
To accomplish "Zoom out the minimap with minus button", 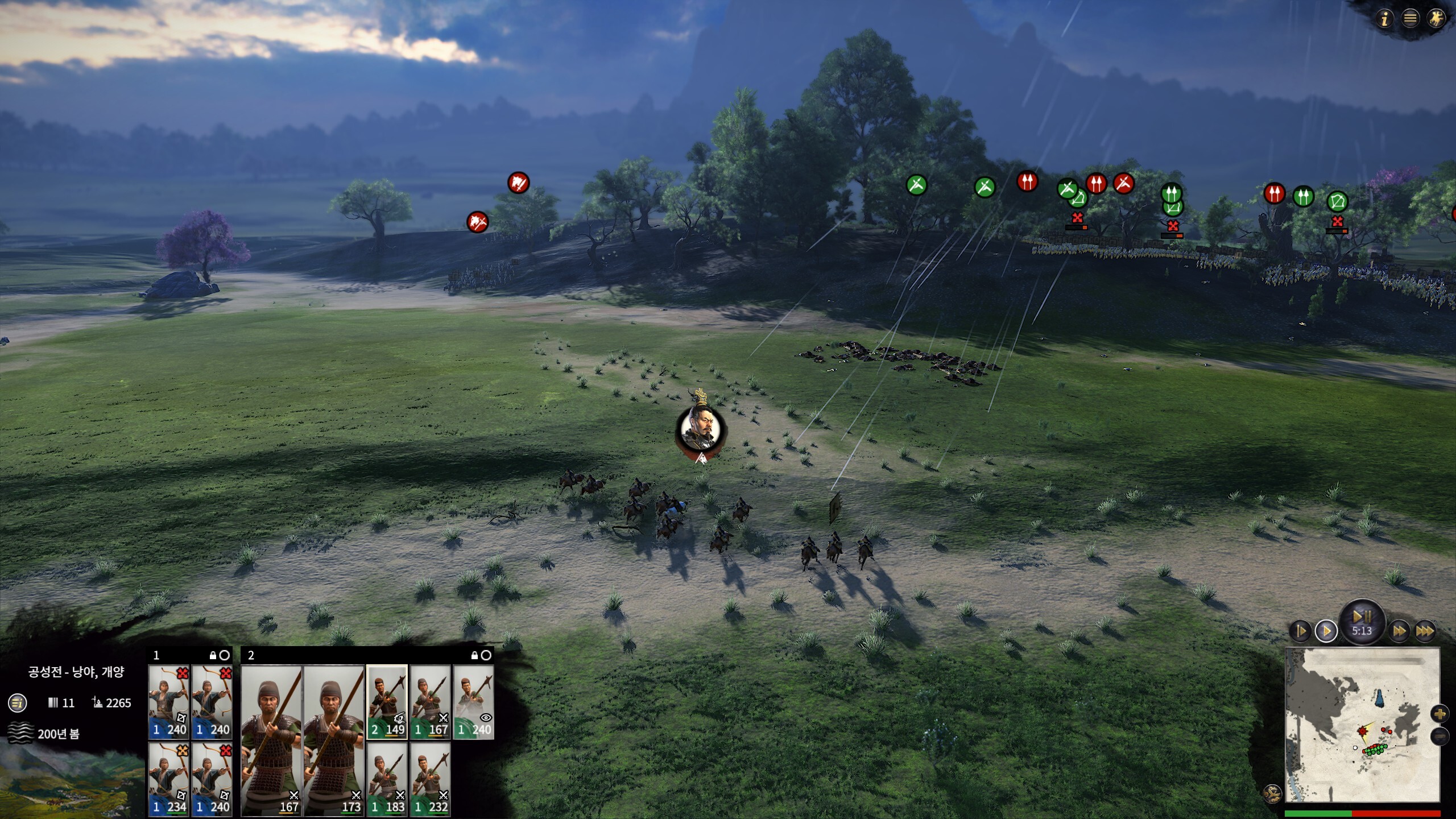I will click(x=1440, y=736).
